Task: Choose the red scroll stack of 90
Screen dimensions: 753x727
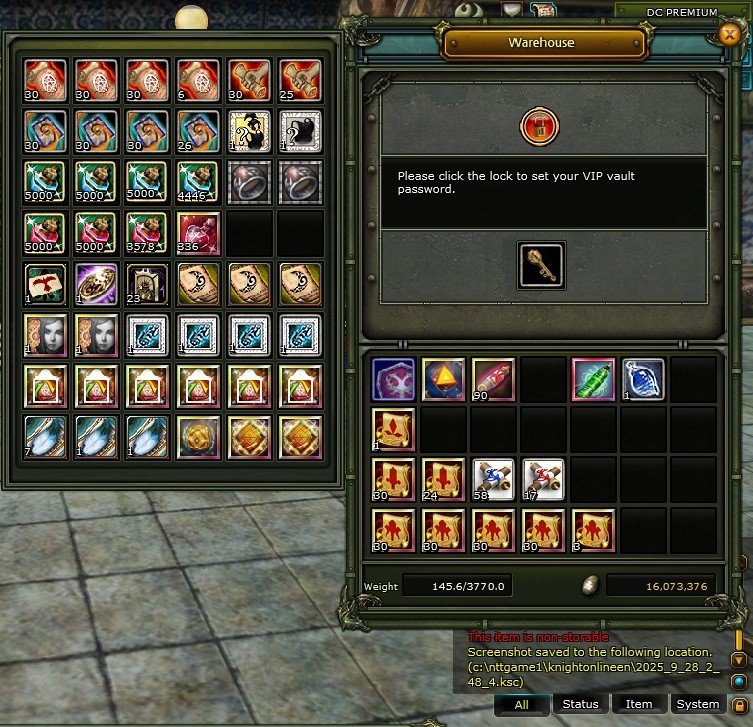Action: coord(492,380)
